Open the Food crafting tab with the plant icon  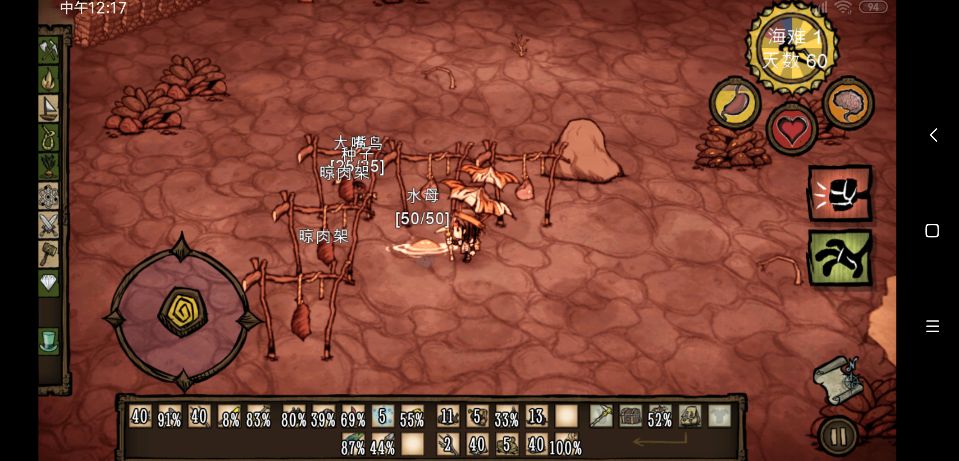pyautogui.click(x=49, y=165)
